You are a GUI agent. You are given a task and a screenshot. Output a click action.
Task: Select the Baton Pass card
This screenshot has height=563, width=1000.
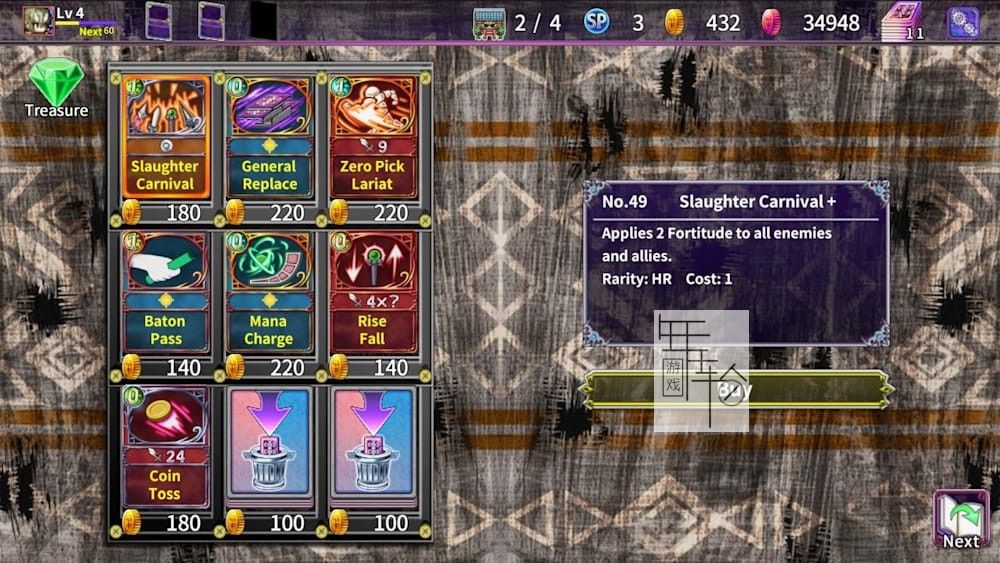[165, 292]
